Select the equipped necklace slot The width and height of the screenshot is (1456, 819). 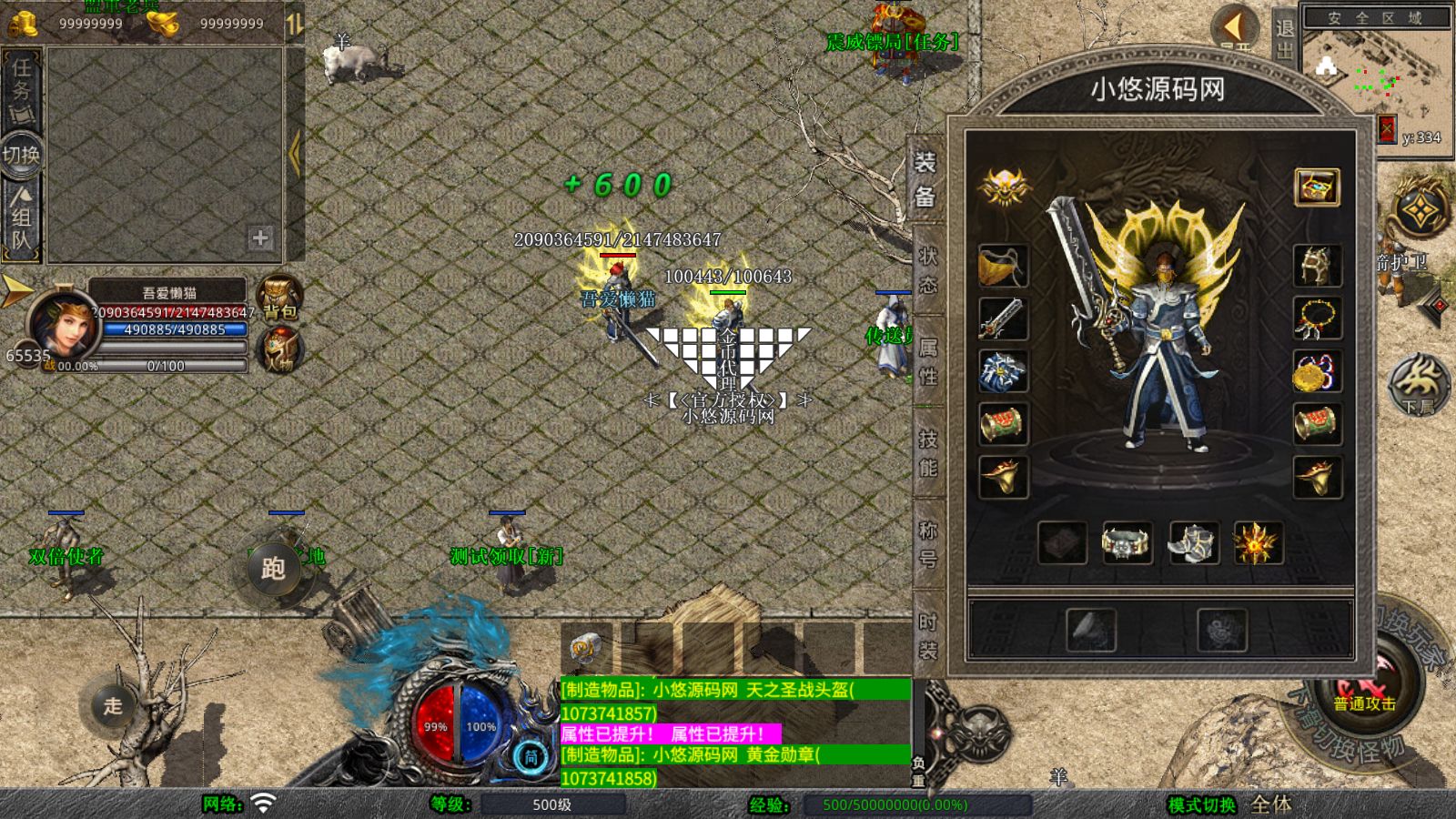(x=1317, y=318)
